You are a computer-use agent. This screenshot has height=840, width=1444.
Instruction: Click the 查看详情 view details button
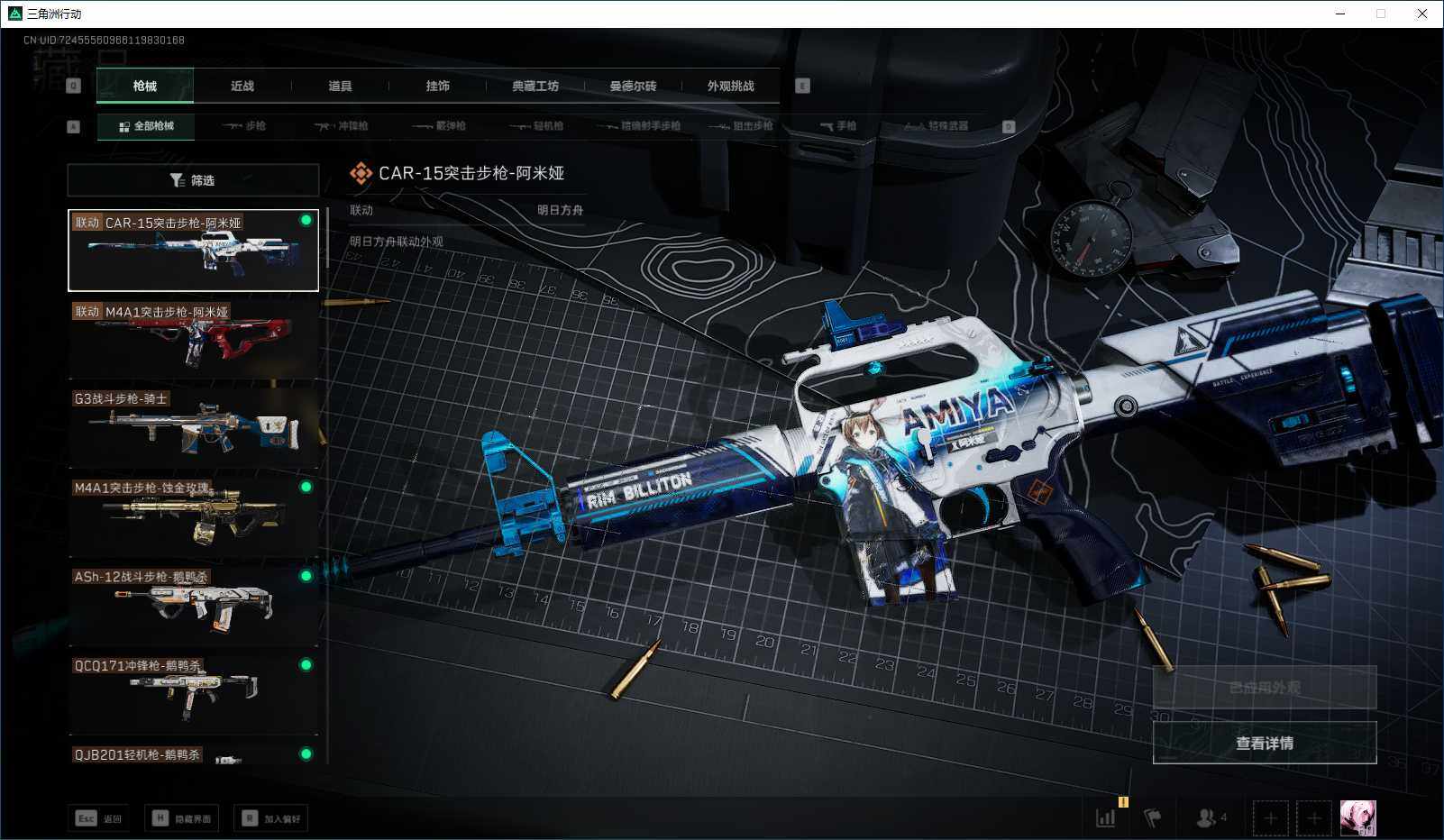(1264, 743)
